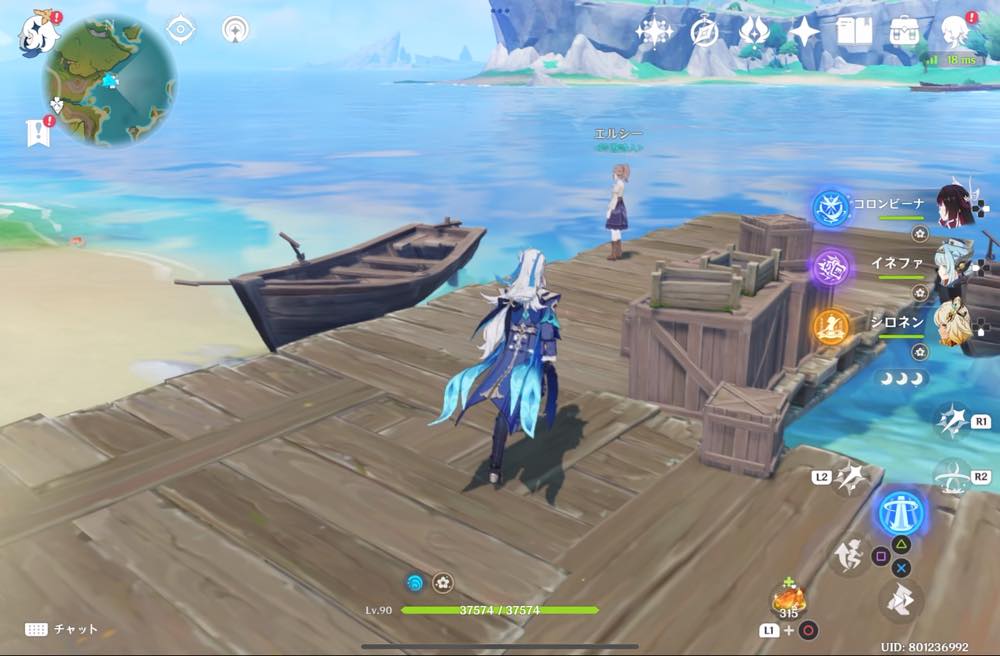Open the character profile head icon
The width and height of the screenshot is (1000, 656).
tap(956, 32)
